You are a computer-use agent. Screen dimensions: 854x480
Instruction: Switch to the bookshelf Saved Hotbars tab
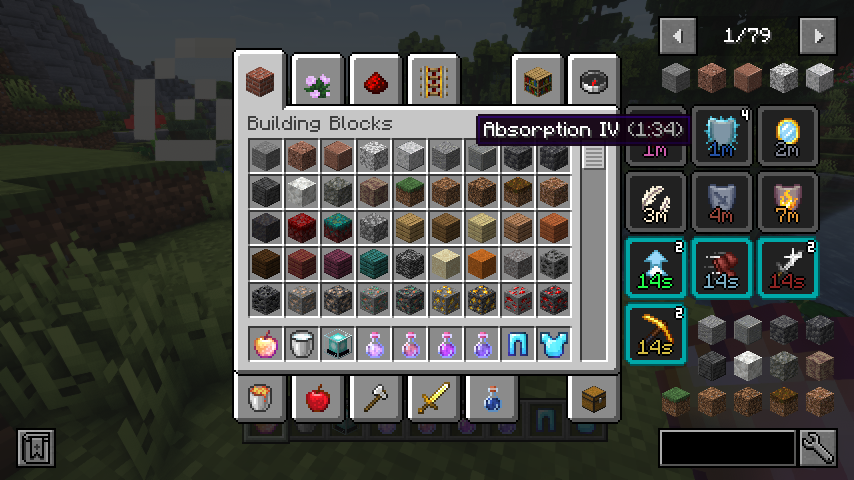[x=537, y=82]
